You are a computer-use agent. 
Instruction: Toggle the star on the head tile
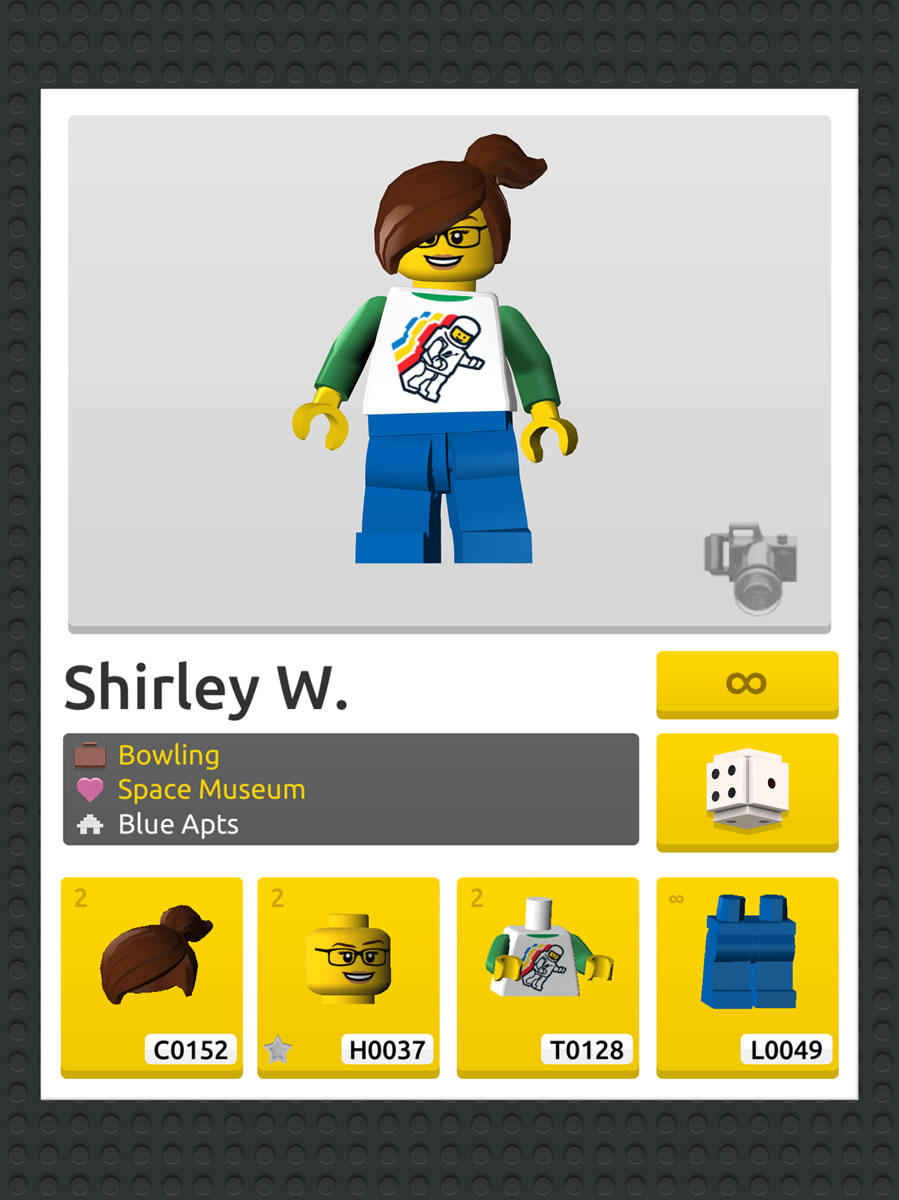[277, 1049]
